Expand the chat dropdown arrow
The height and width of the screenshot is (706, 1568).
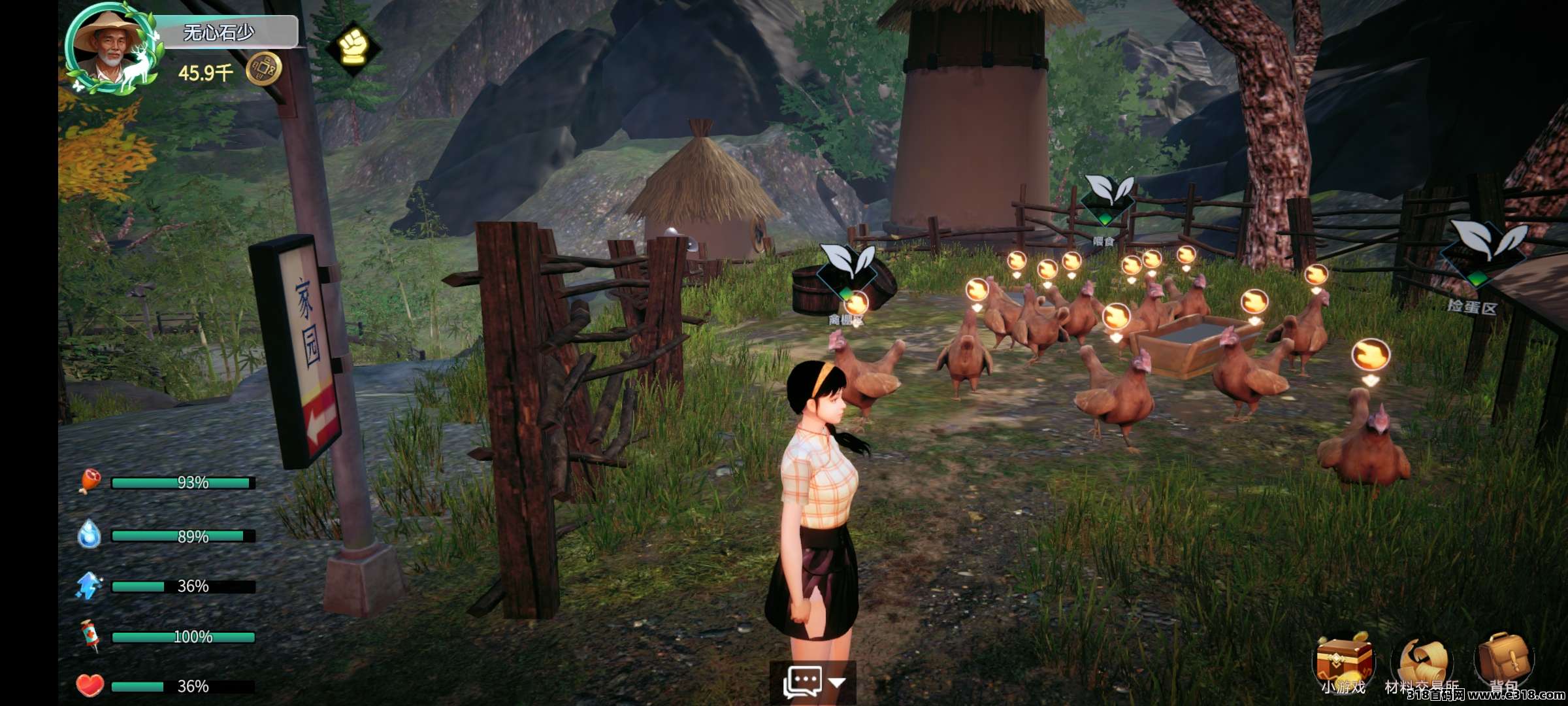pyautogui.click(x=837, y=682)
